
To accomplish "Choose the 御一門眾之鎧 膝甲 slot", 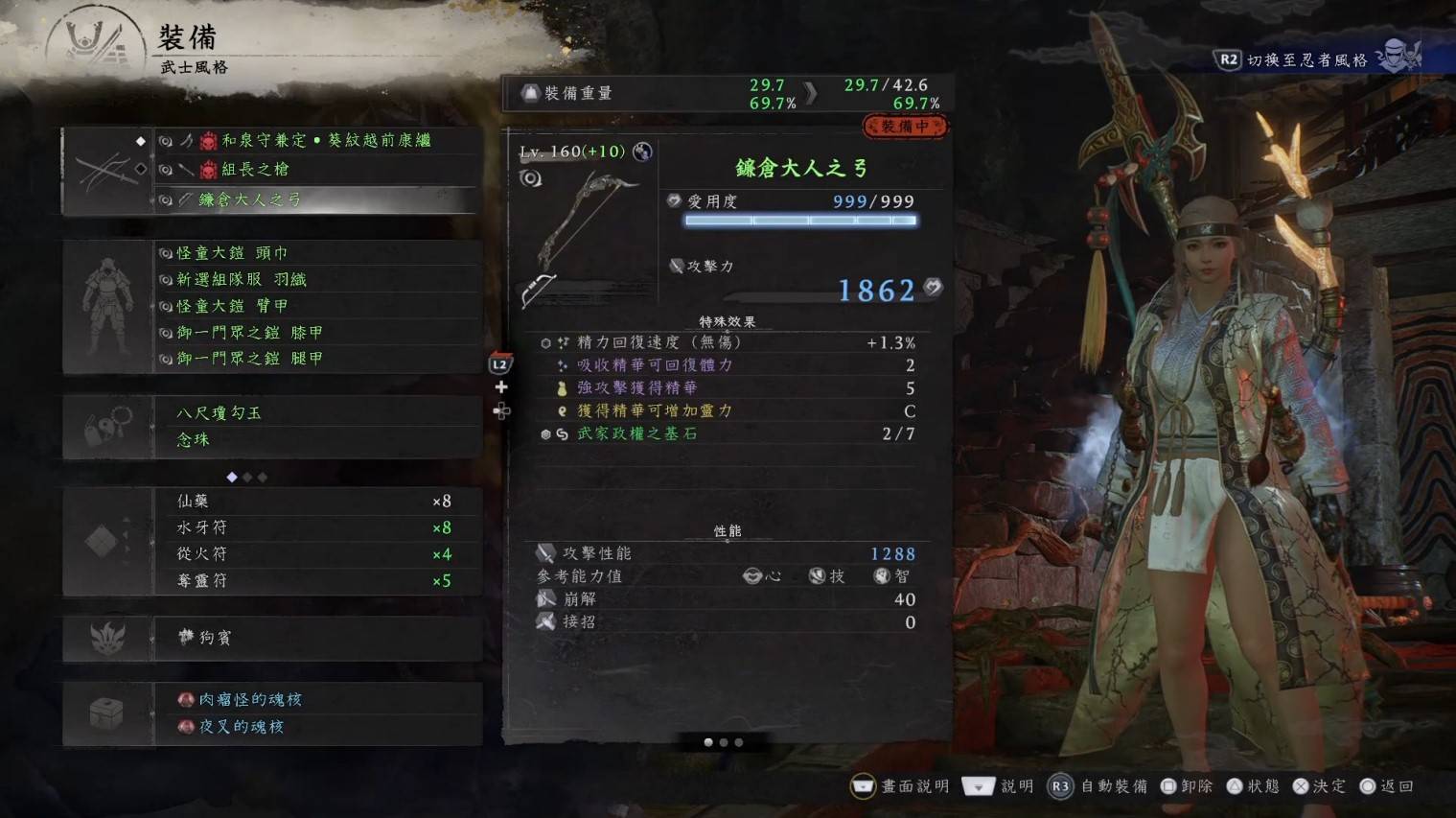I will (249, 333).
